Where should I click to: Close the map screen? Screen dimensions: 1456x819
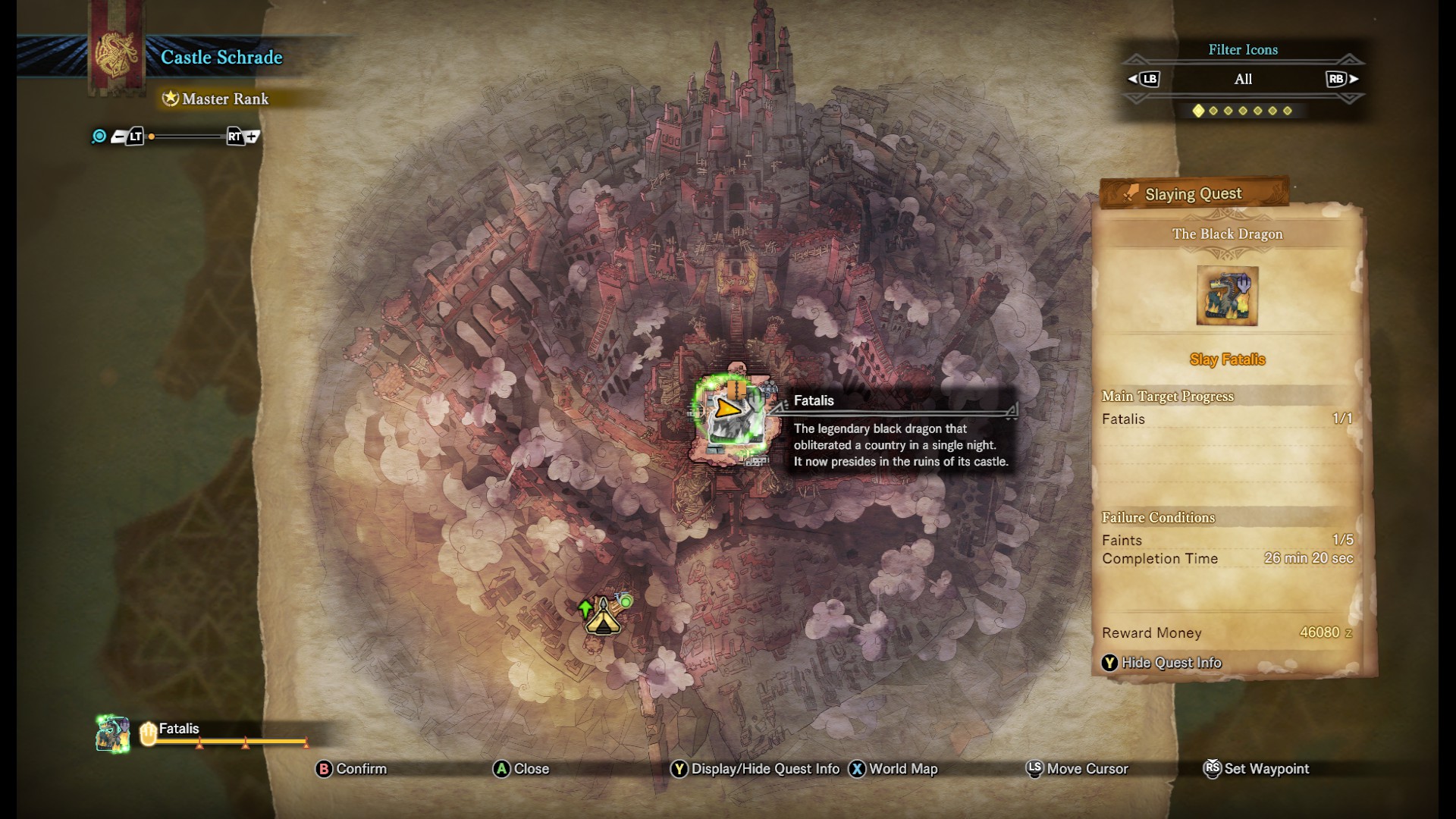(521, 769)
